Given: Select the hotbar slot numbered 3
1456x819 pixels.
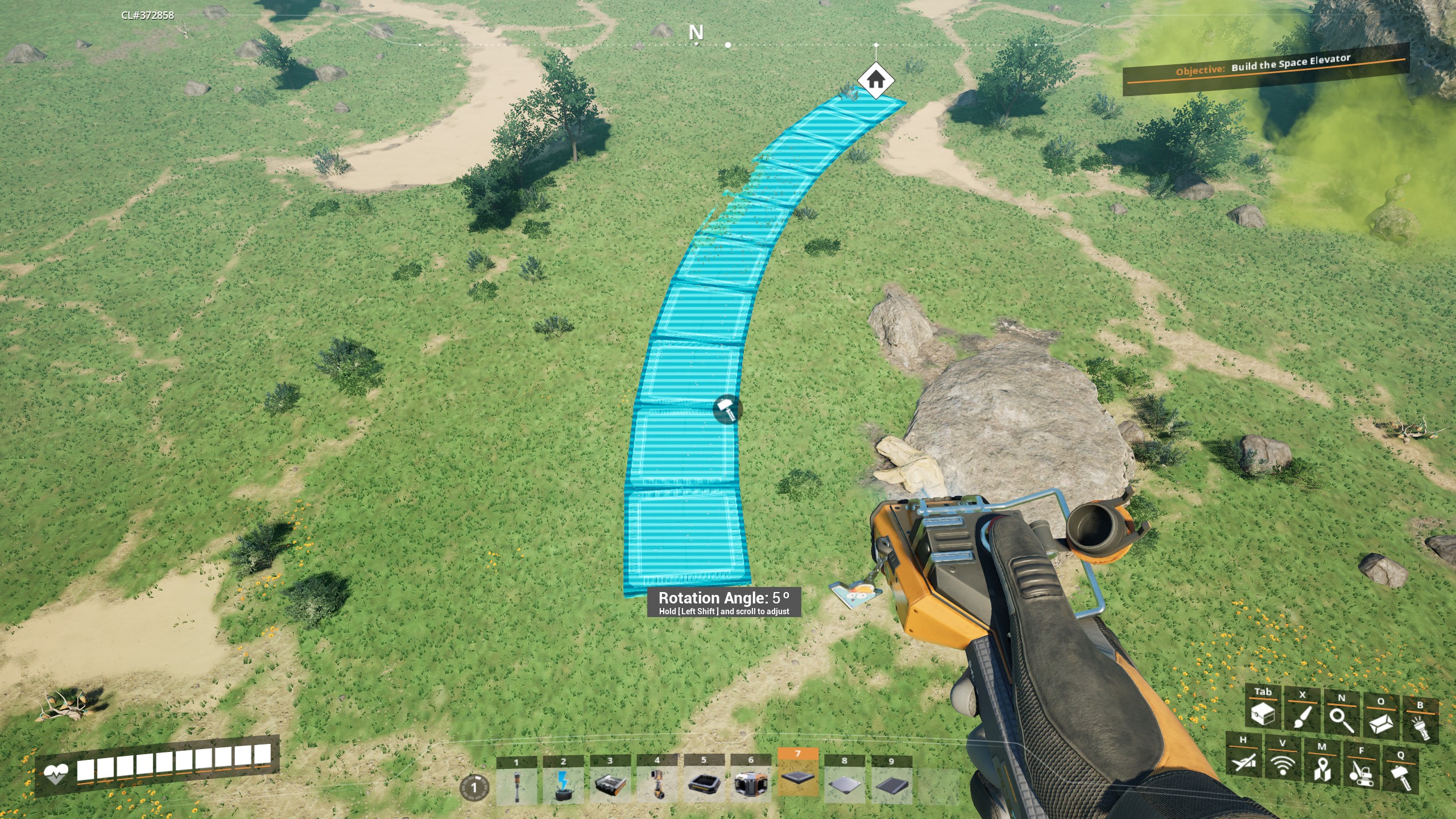Looking at the screenshot, I should (x=610, y=785).
